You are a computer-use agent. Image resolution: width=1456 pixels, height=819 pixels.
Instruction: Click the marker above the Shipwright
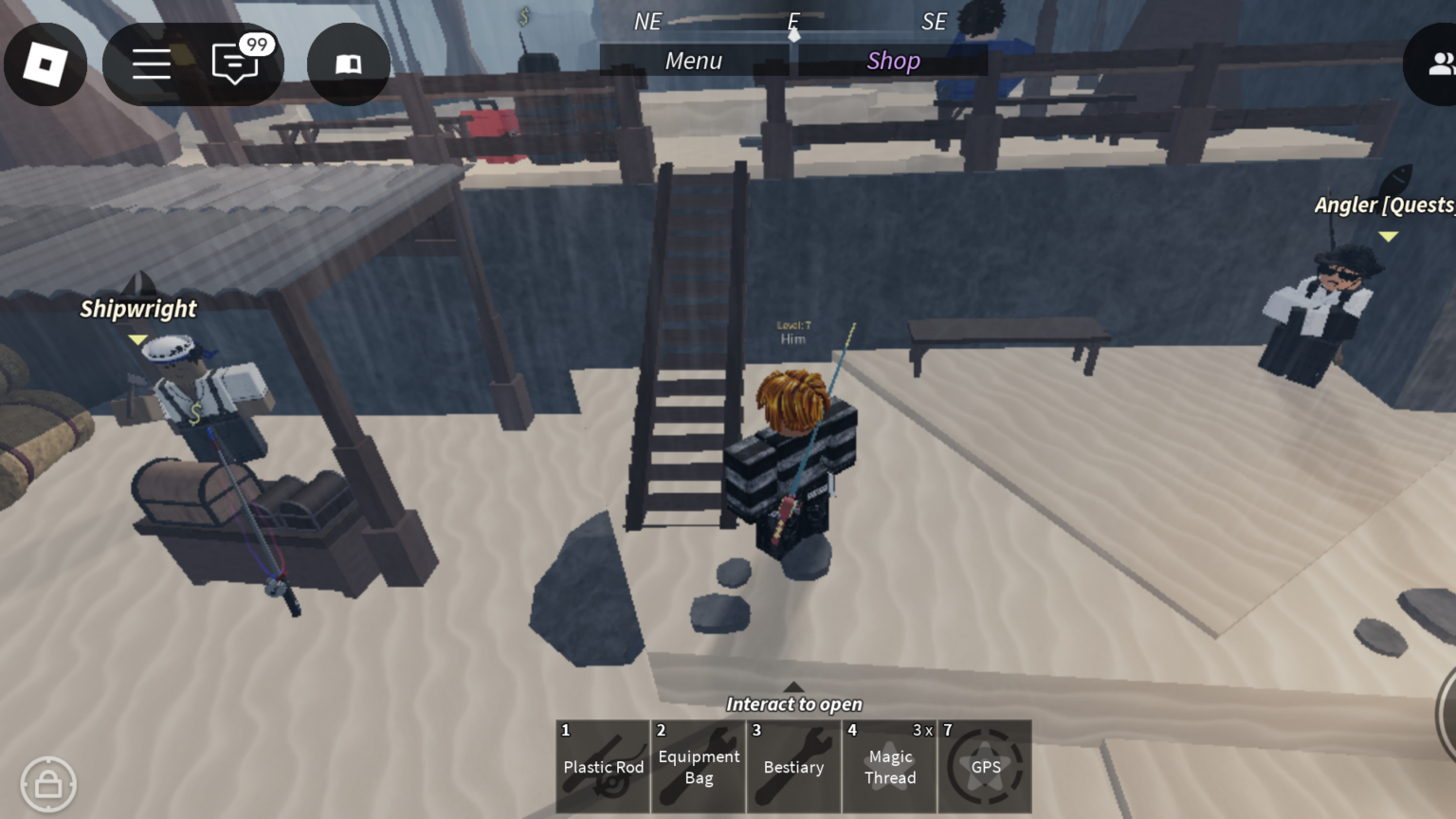tap(137, 338)
